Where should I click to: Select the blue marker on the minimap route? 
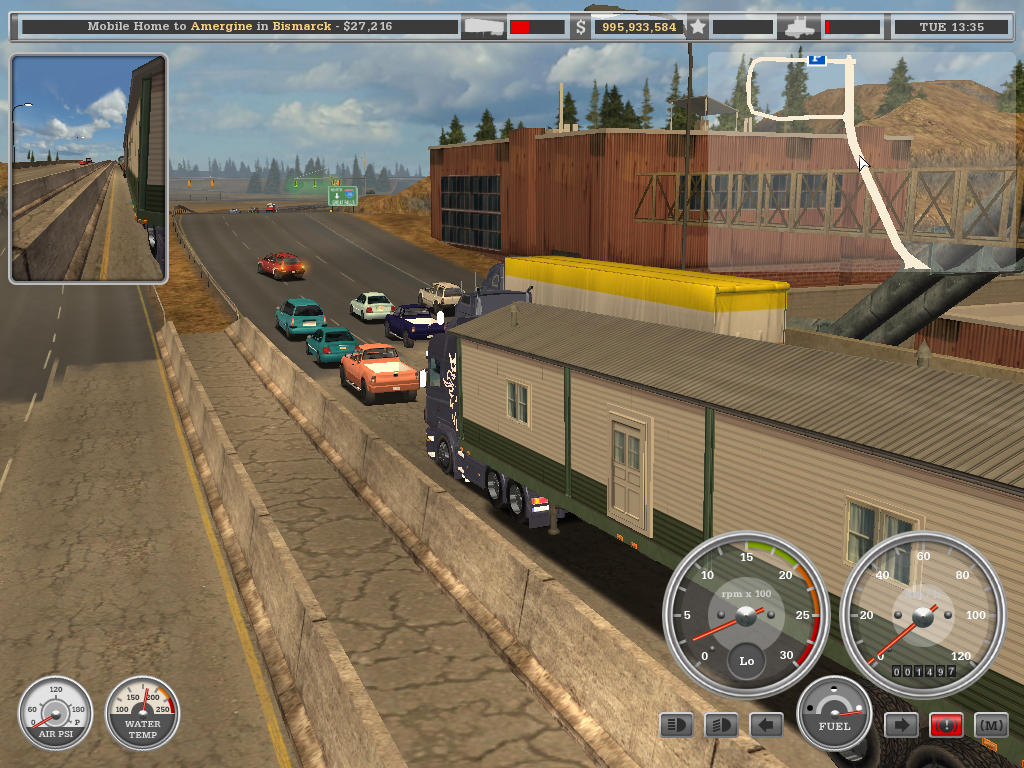pyautogui.click(x=817, y=59)
